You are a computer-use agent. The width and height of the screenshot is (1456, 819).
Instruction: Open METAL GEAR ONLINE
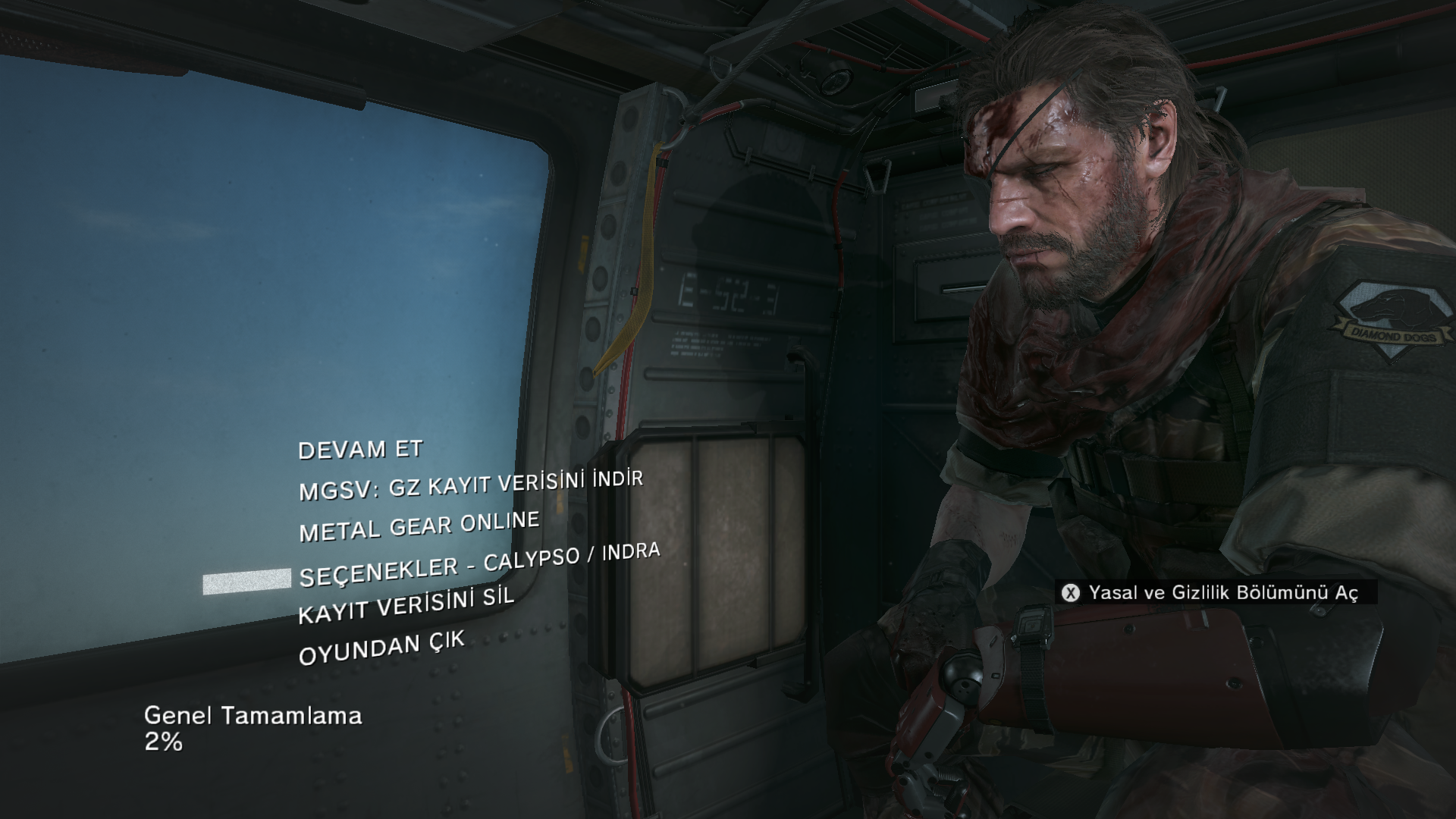click(419, 526)
